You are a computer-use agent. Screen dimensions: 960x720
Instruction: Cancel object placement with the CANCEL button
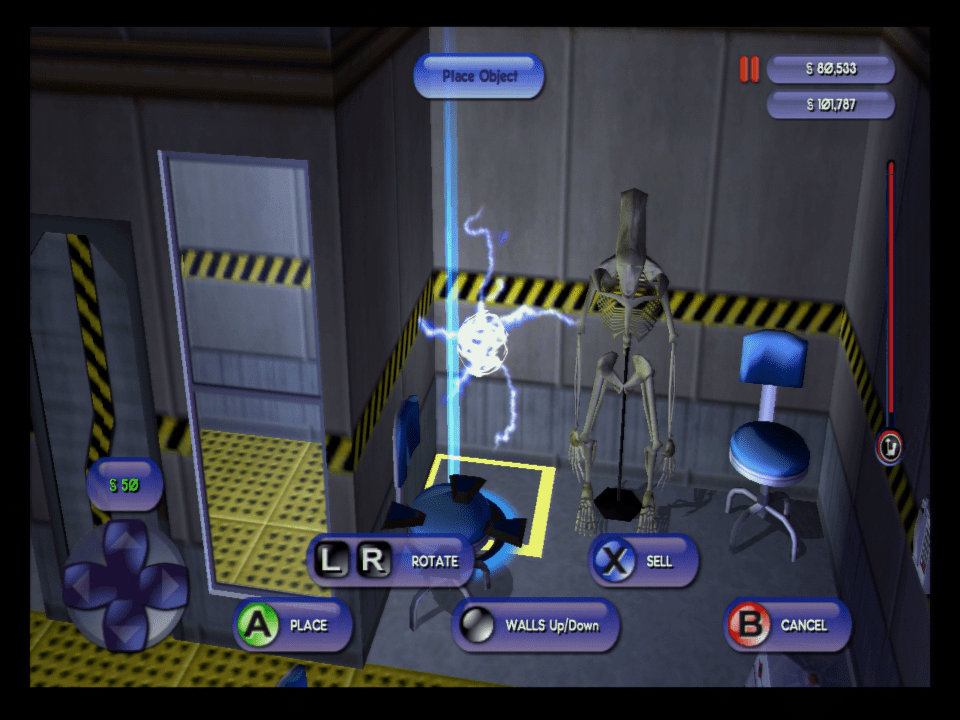click(x=789, y=625)
